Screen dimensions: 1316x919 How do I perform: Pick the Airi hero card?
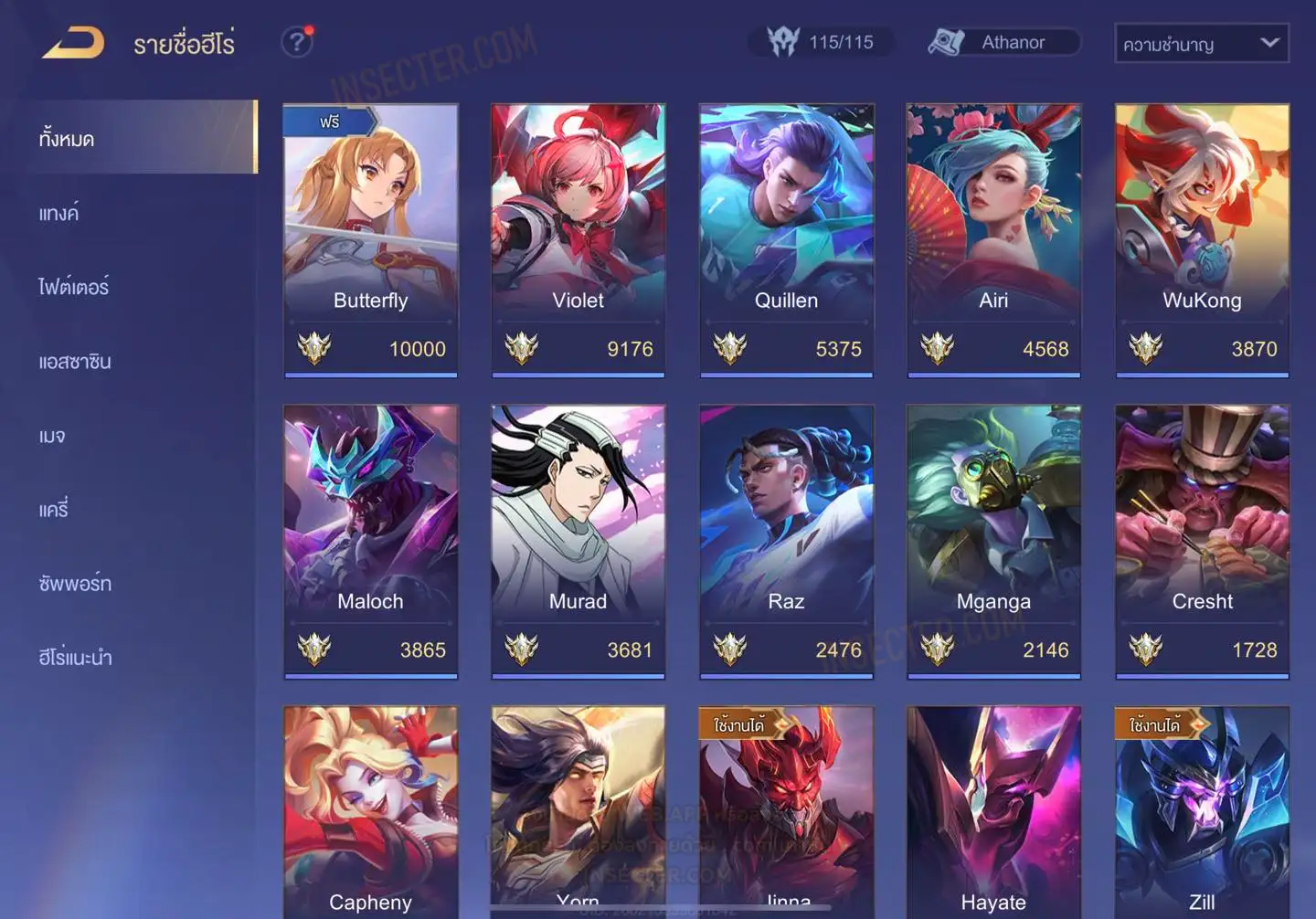pos(993,239)
